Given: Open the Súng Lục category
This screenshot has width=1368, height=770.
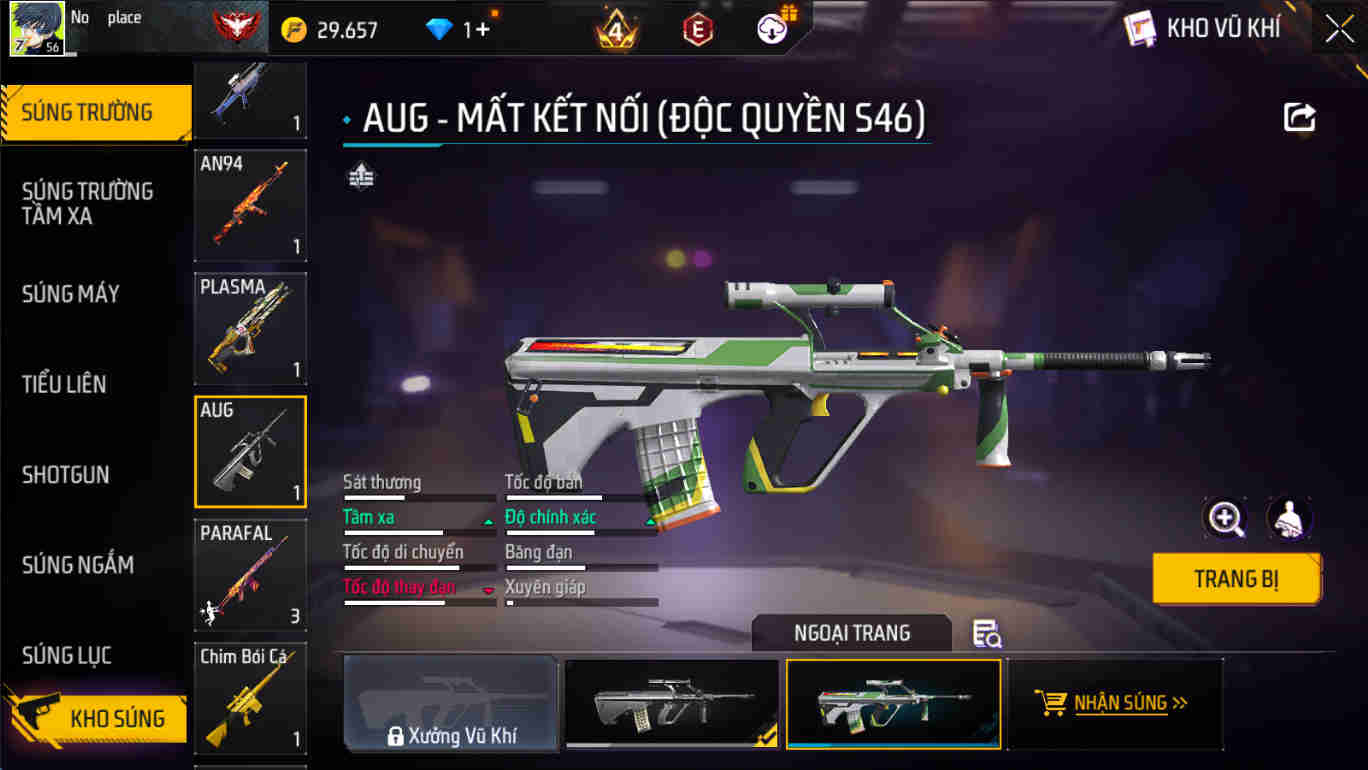Looking at the screenshot, I should click(x=67, y=656).
